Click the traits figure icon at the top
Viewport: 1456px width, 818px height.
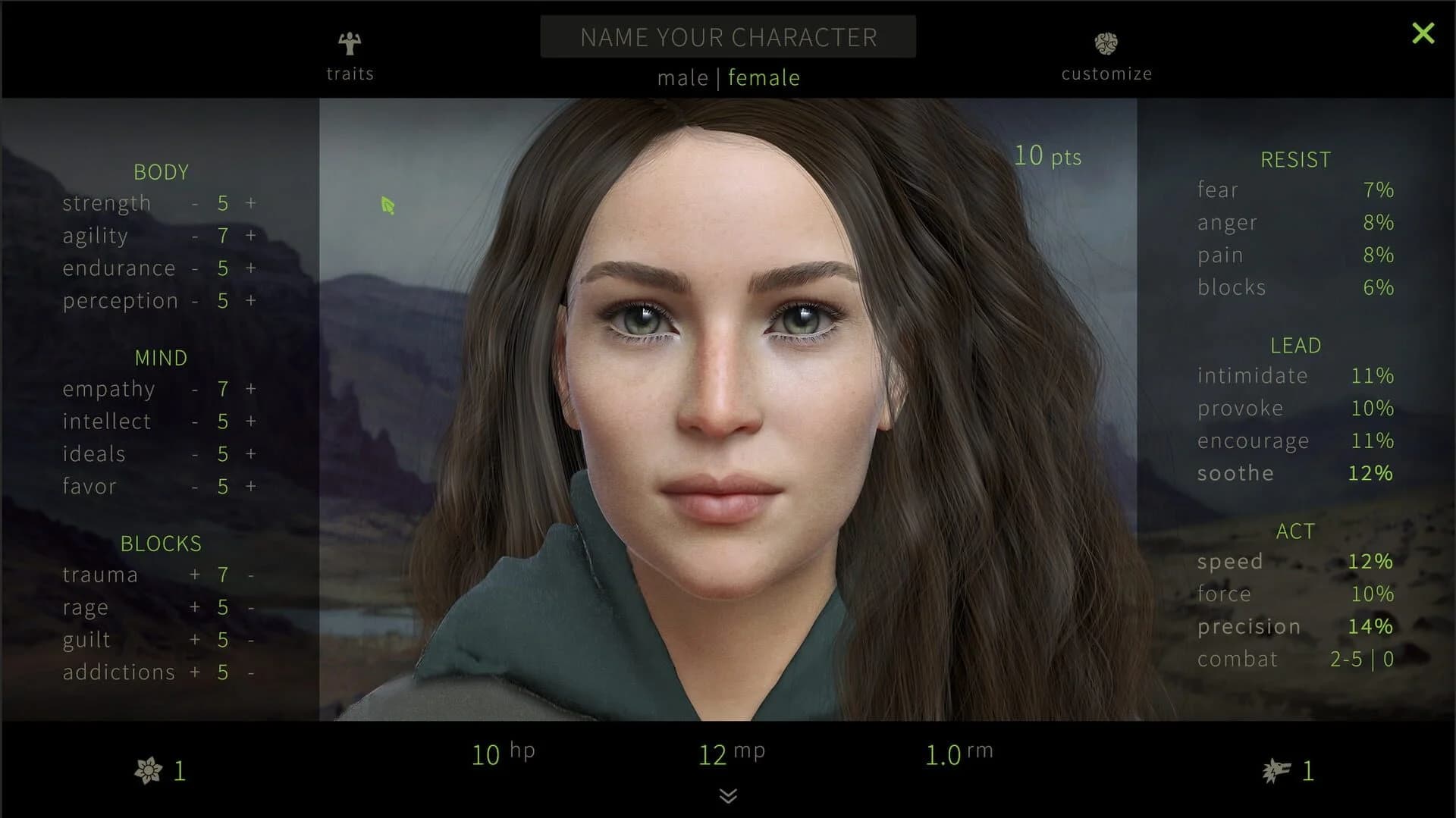point(349,43)
